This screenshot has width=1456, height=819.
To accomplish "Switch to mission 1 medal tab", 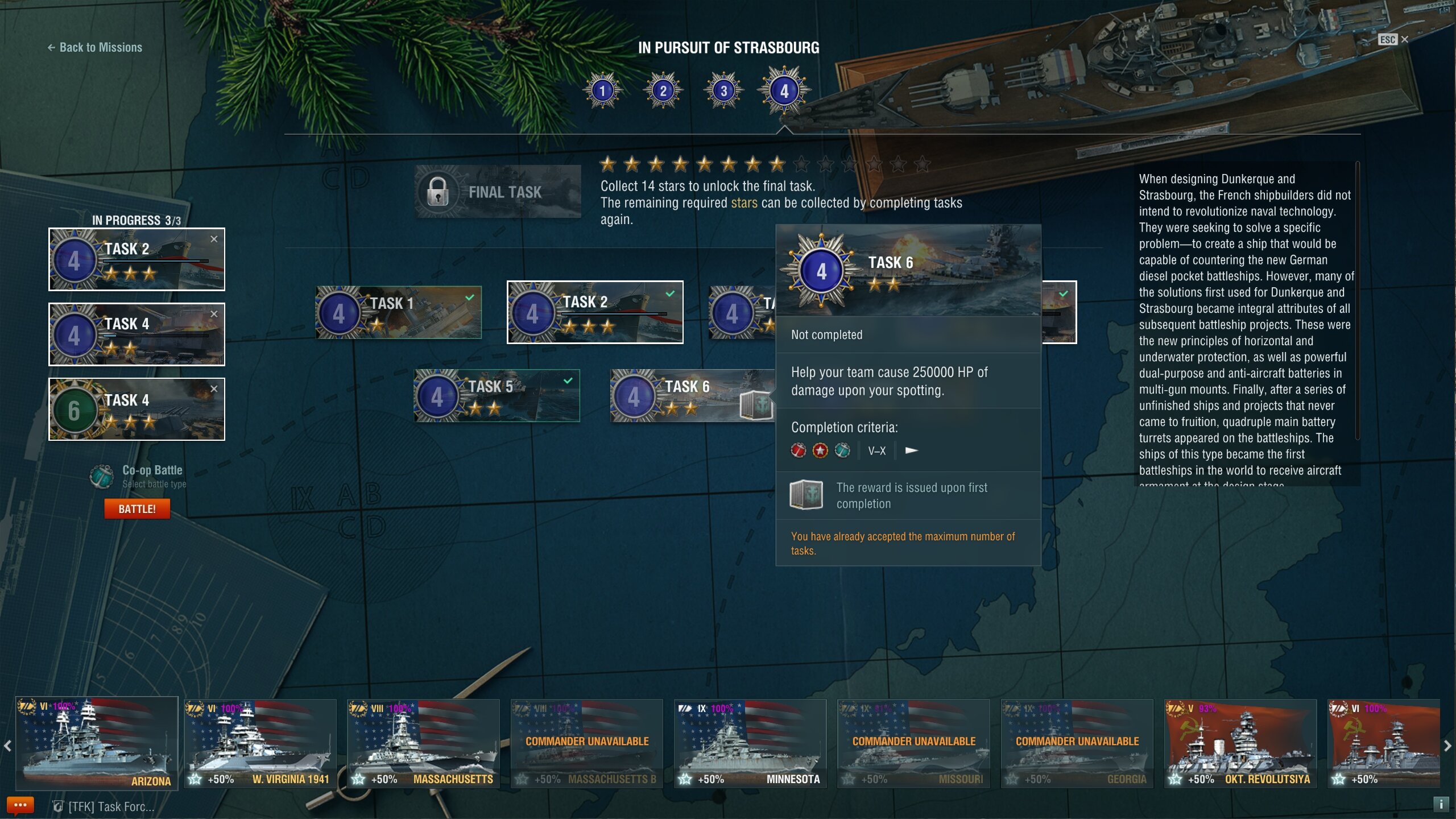I will [603, 90].
